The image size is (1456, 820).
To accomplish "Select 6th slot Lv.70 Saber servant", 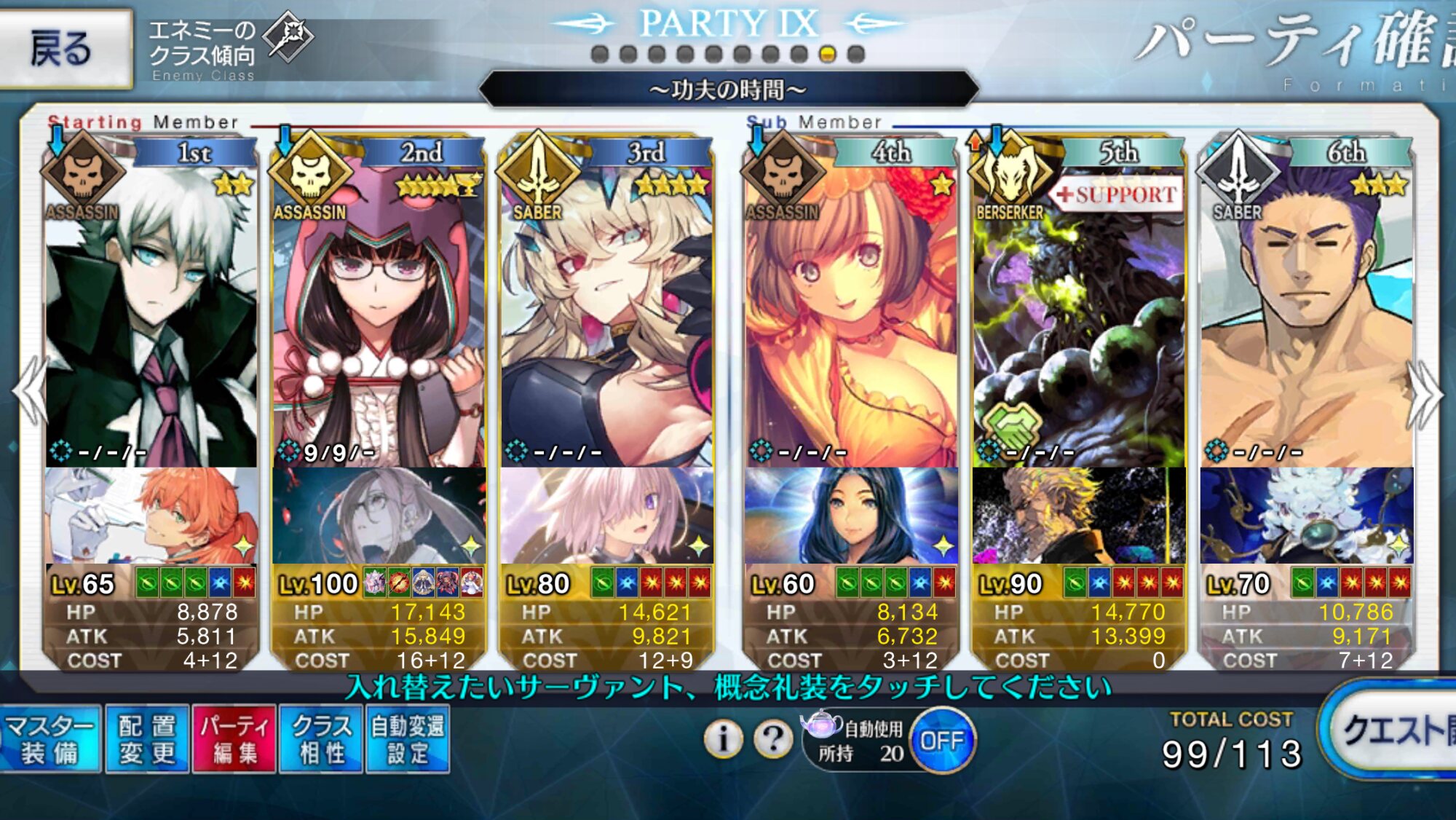I will tap(1306, 313).
